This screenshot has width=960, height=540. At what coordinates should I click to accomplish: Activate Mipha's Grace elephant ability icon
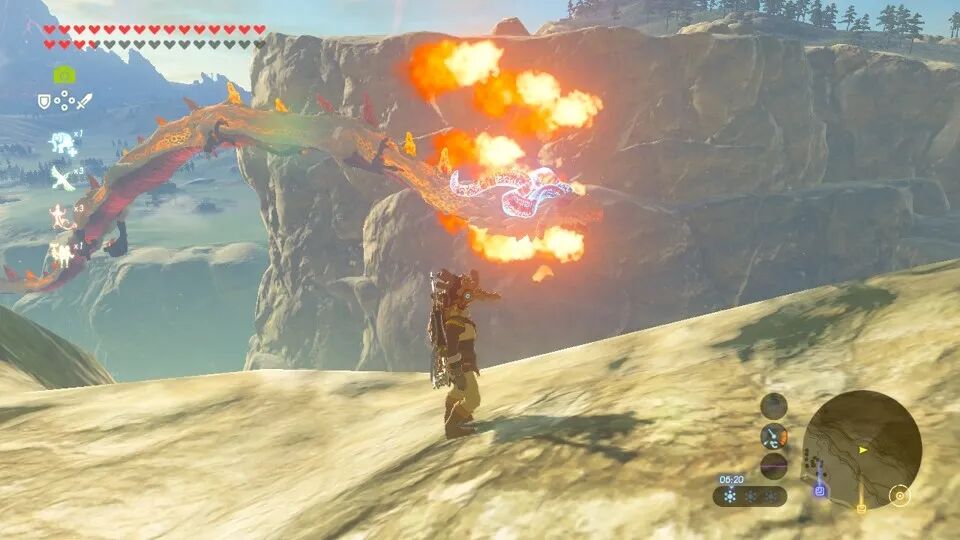[x=62, y=142]
